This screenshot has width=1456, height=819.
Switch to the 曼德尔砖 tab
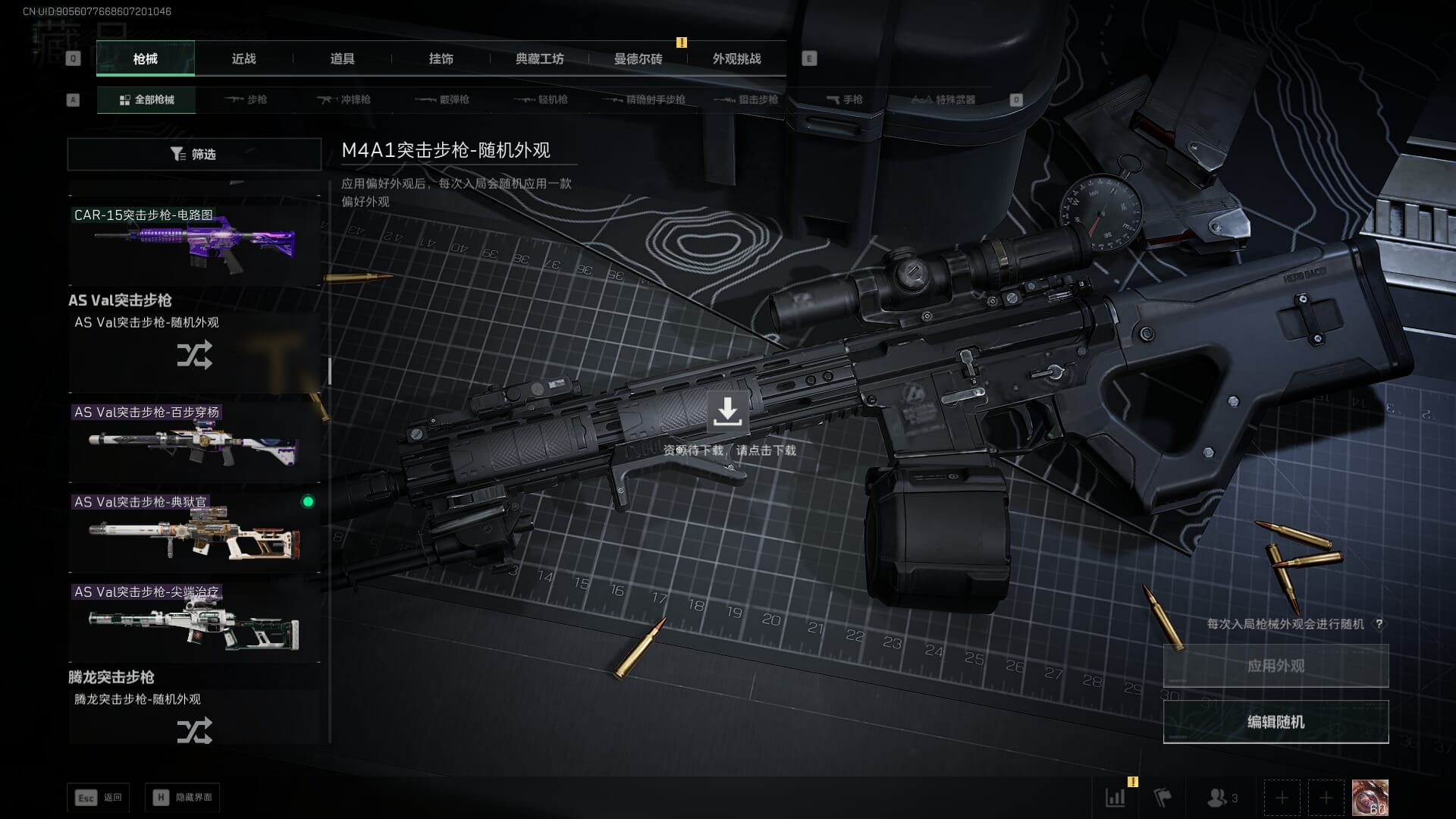[638, 58]
